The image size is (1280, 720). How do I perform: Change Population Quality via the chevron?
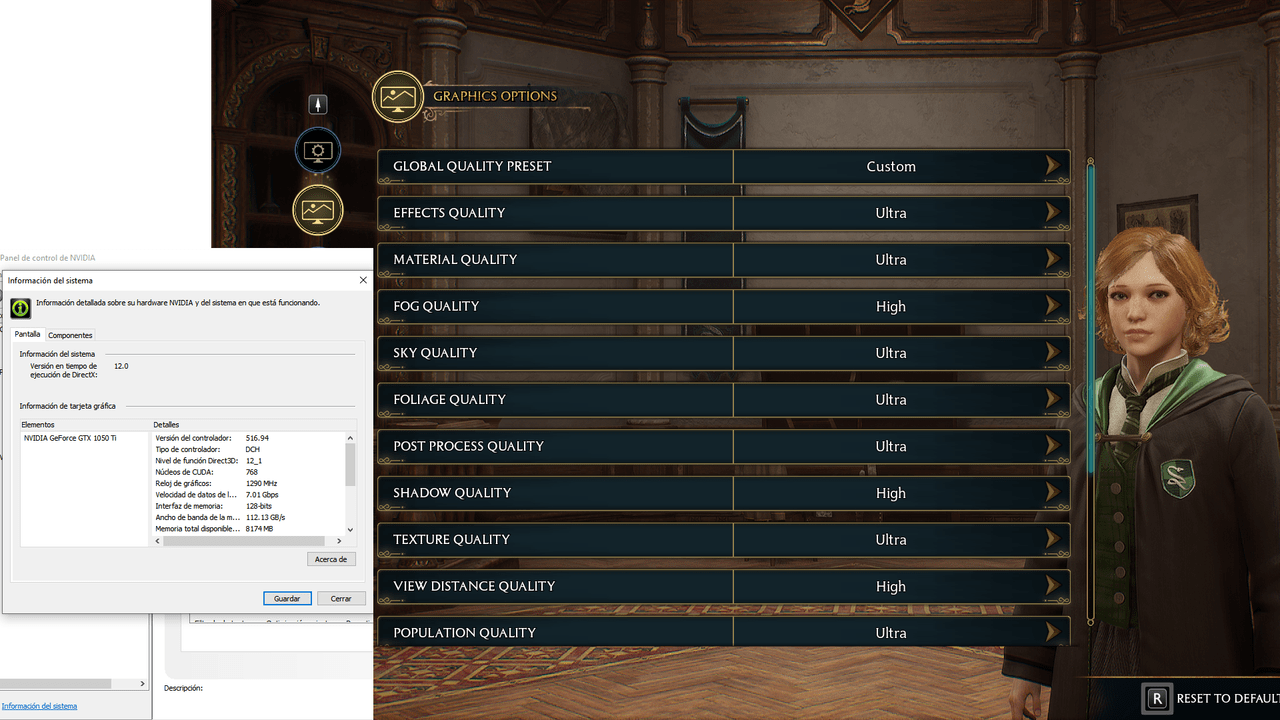(1053, 632)
